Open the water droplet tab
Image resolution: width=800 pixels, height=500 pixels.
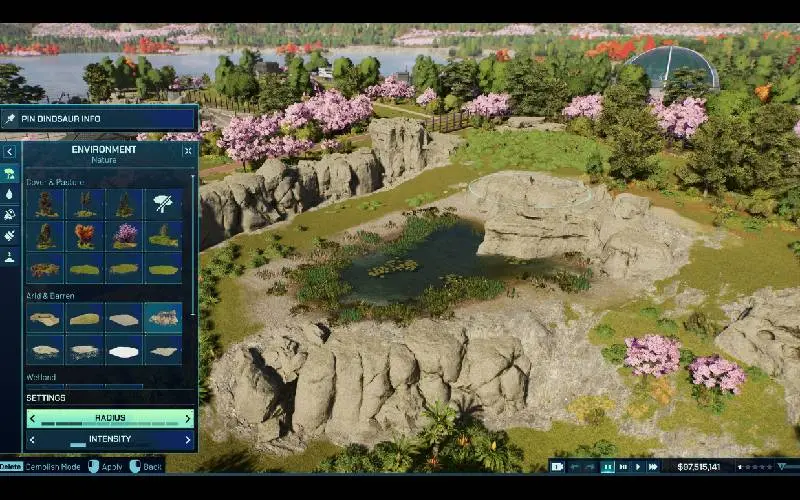click(x=10, y=194)
